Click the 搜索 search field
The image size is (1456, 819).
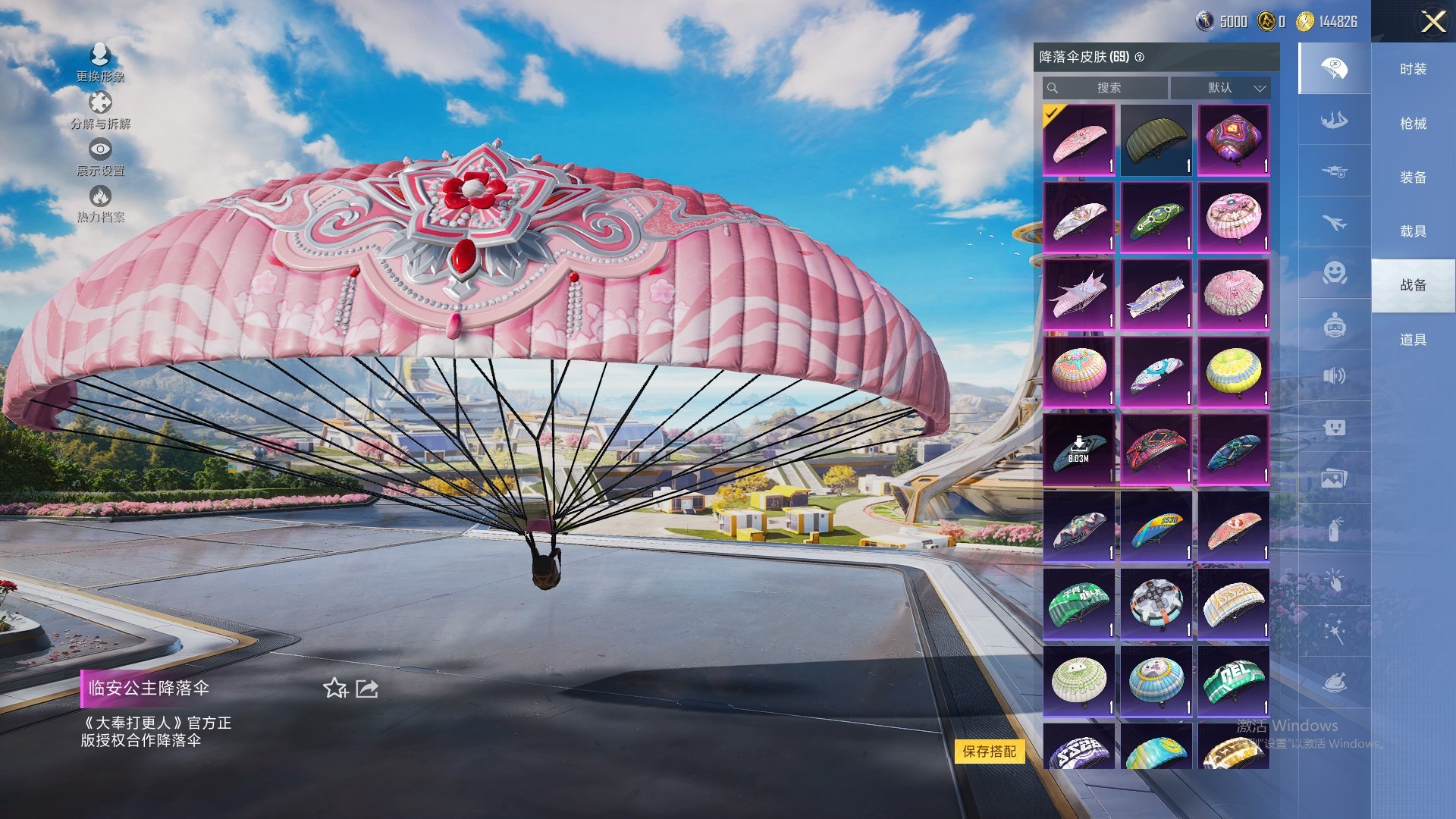coord(1107,88)
